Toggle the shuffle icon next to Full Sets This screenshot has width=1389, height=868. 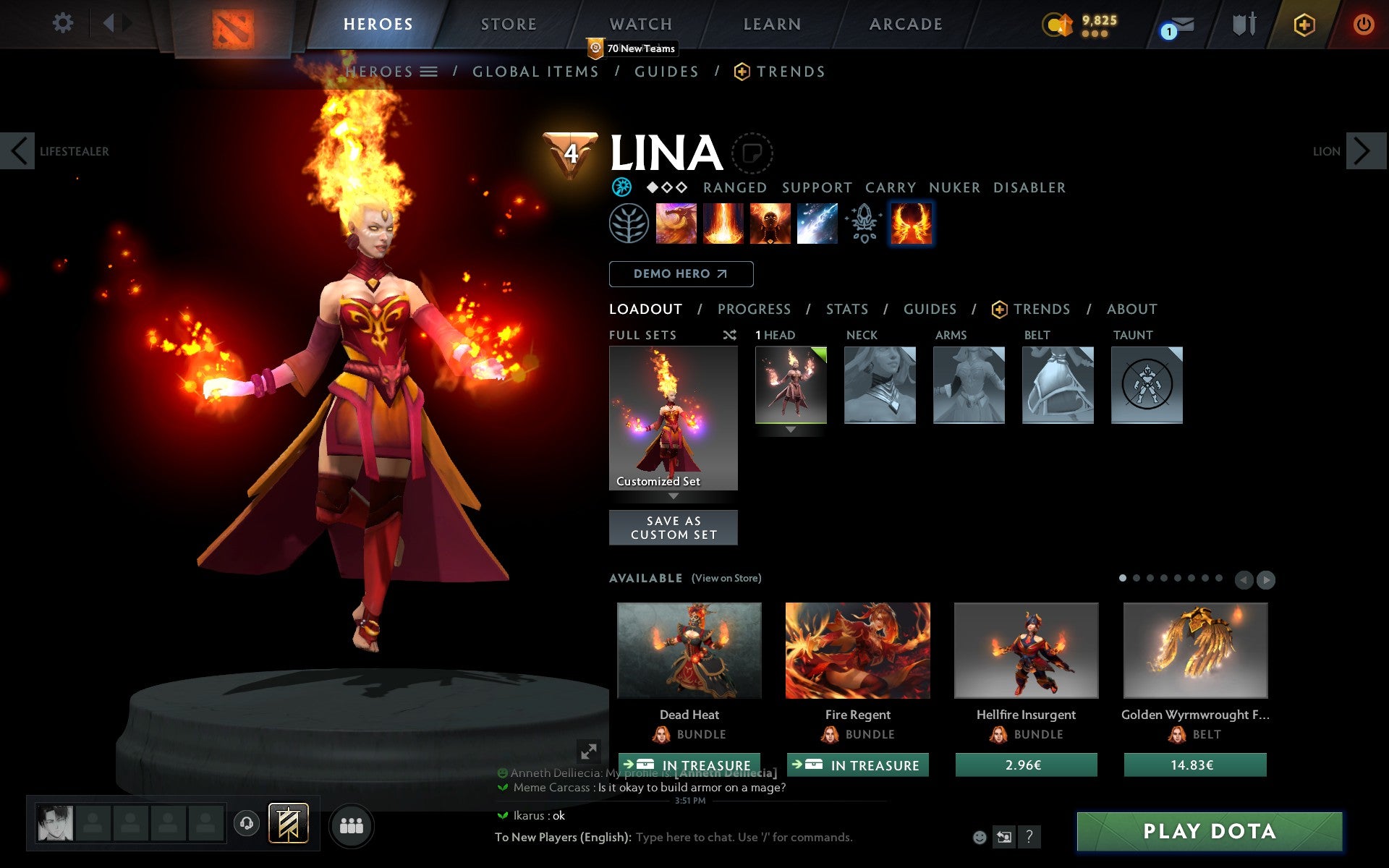point(731,335)
